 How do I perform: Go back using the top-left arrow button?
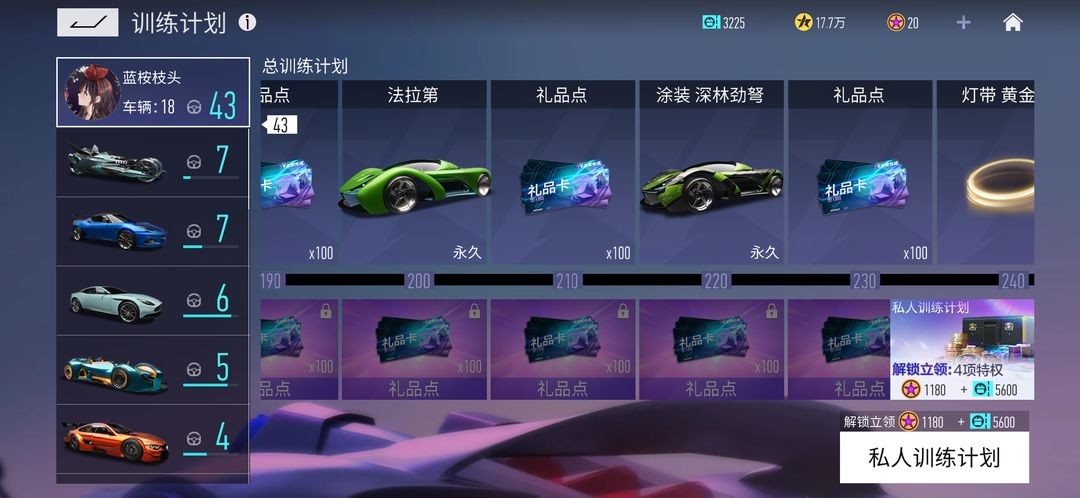[87, 22]
